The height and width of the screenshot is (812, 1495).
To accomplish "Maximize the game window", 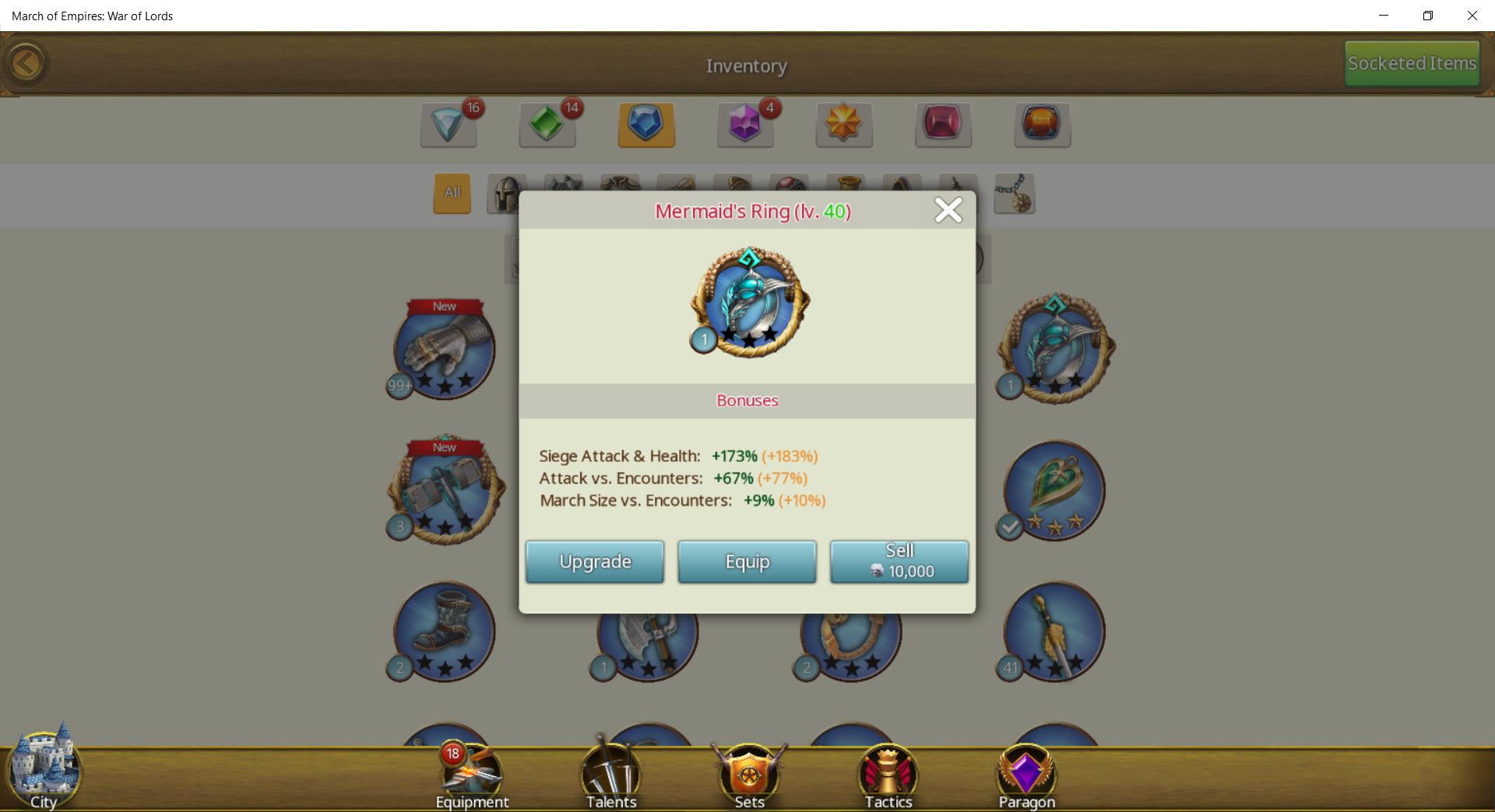I will point(1427,16).
